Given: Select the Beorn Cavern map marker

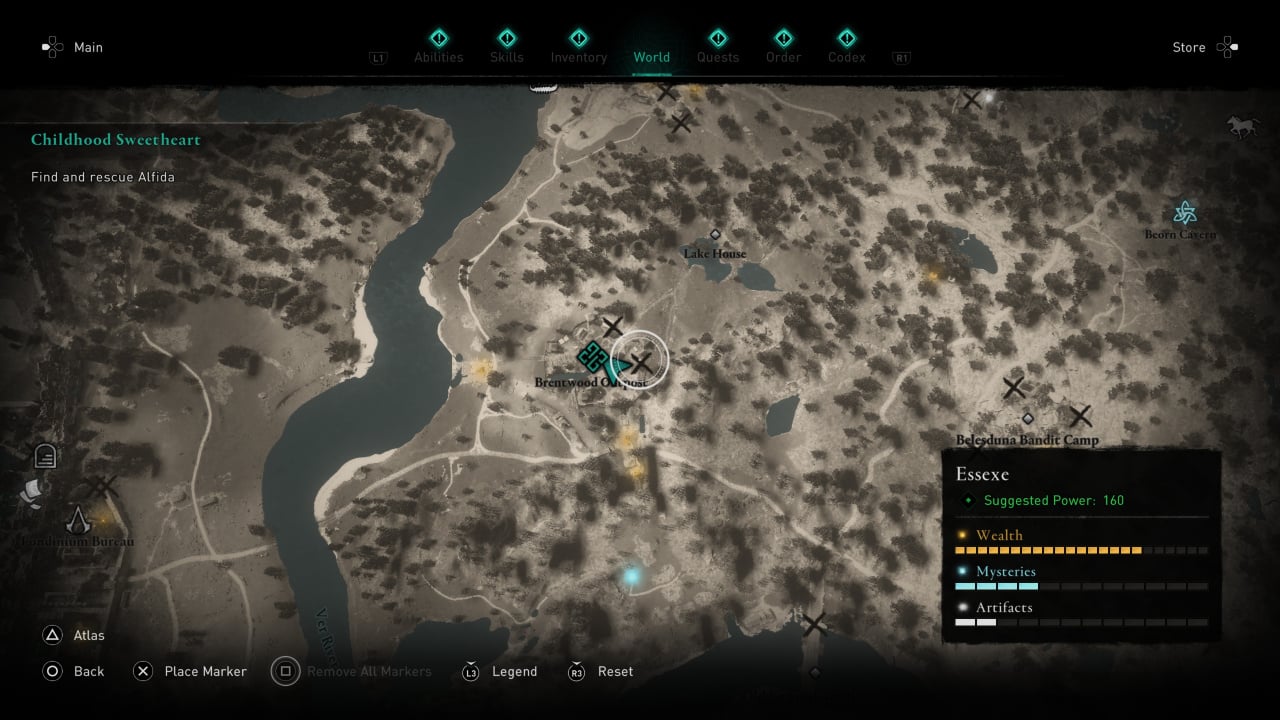Looking at the screenshot, I should coord(1185,213).
